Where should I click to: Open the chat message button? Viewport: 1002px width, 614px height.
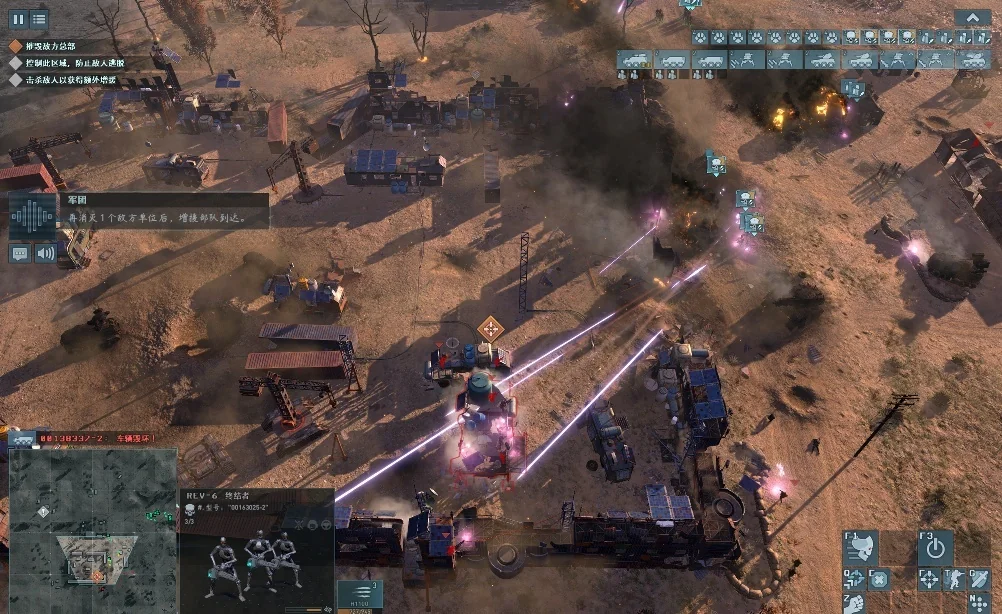pyautogui.click(x=20, y=253)
